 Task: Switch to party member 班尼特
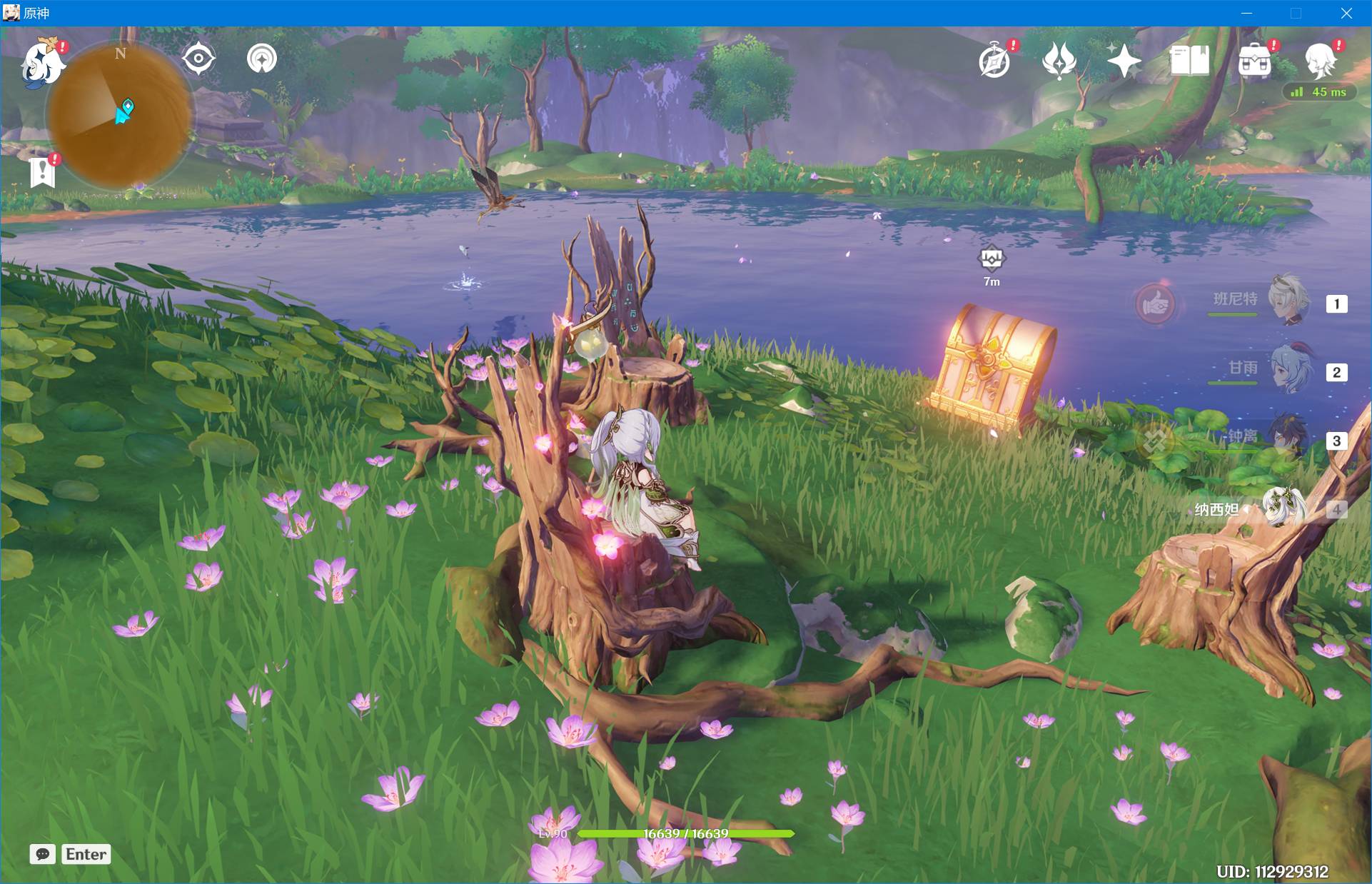(x=1288, y=300)
